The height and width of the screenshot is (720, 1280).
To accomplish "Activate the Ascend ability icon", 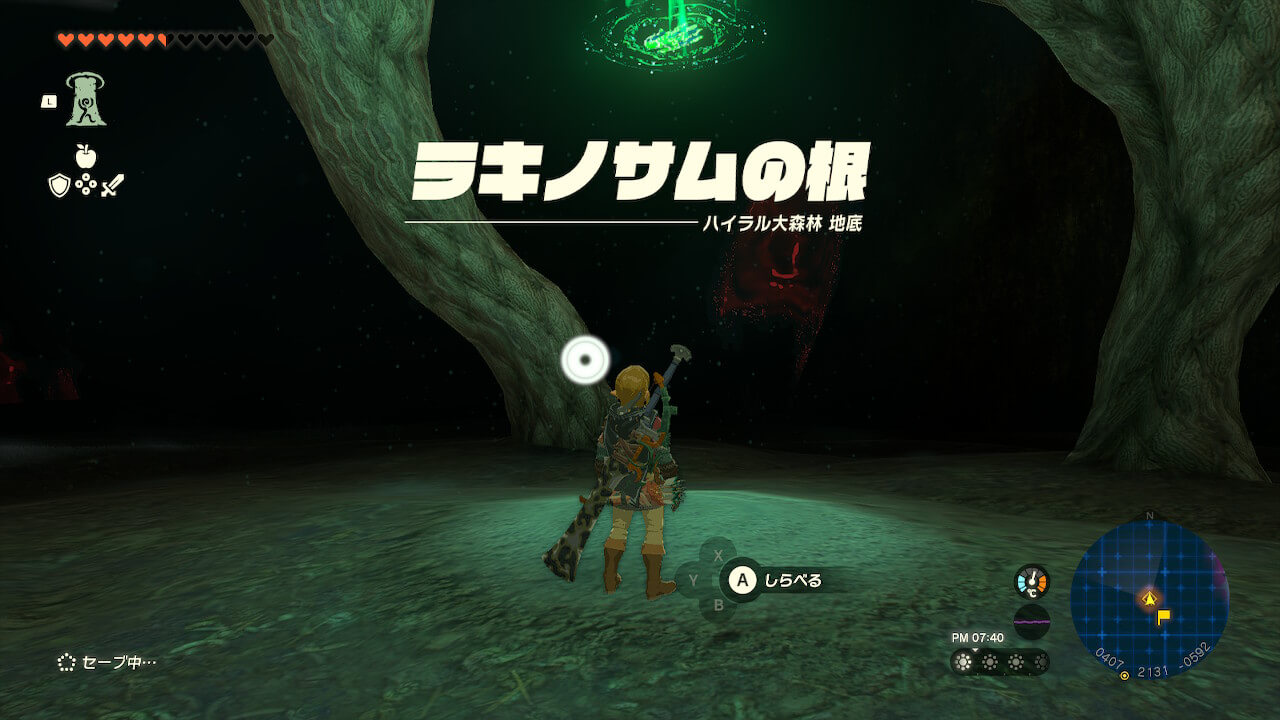I will click(86, 100).
